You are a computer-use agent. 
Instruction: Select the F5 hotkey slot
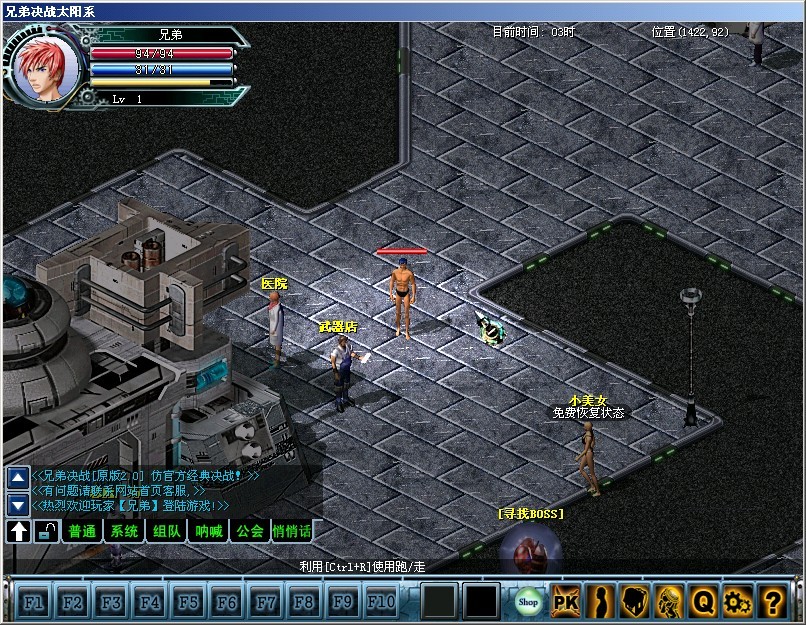click(188, 602)
